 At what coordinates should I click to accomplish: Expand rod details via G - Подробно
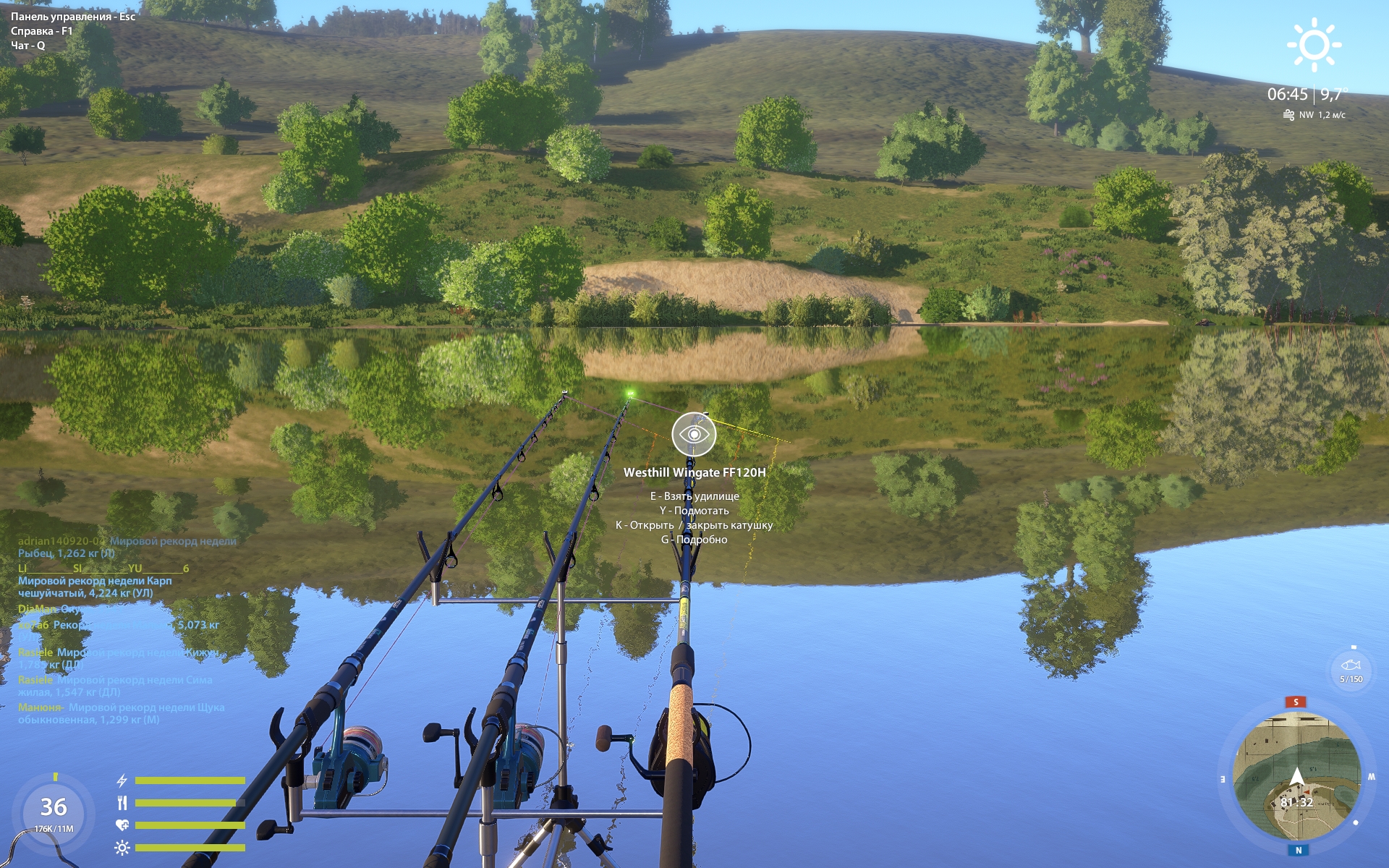[696, 541]
